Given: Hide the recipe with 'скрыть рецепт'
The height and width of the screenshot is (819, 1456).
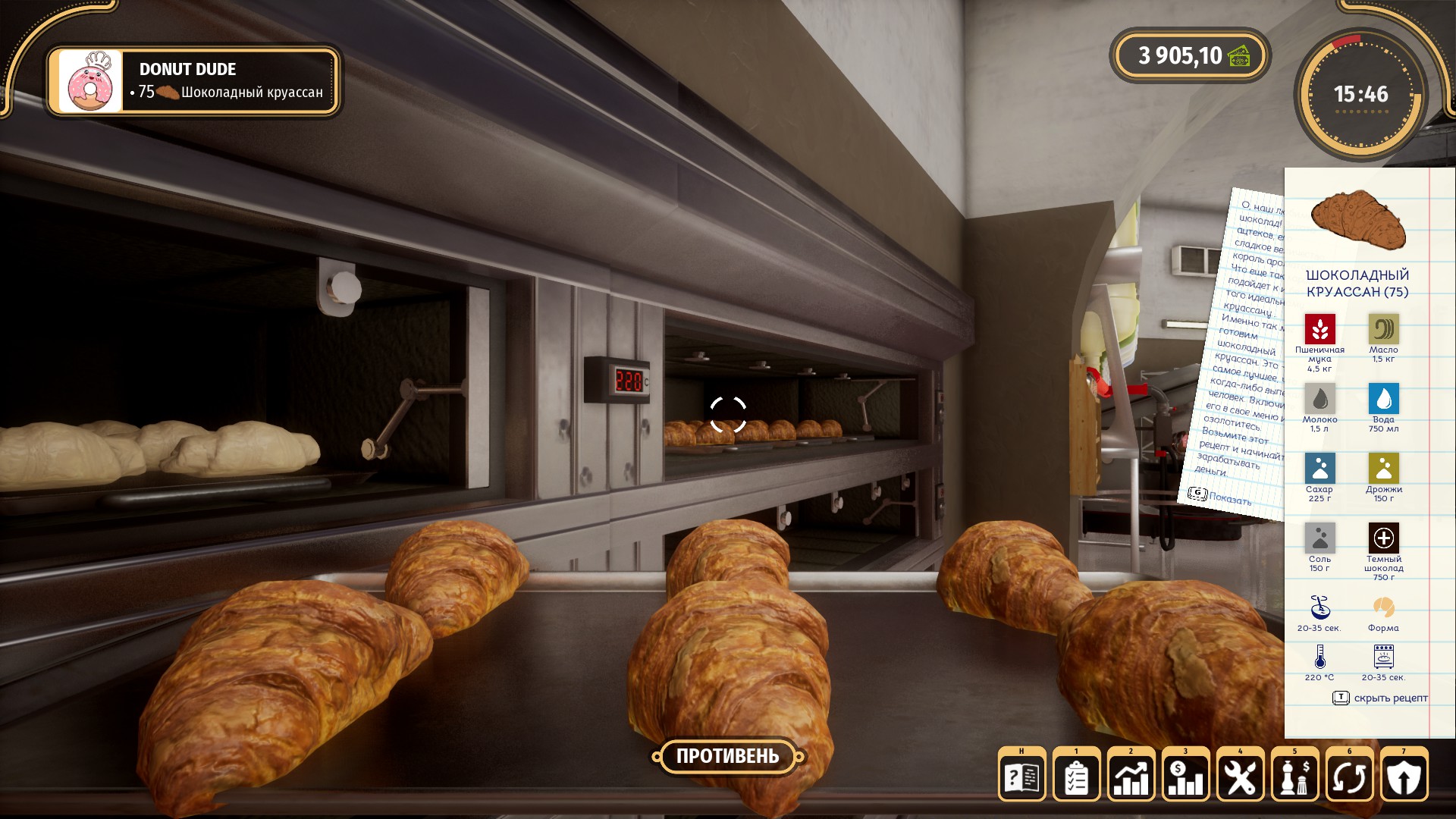Looking at the screenshot, I should point(1381,698).
